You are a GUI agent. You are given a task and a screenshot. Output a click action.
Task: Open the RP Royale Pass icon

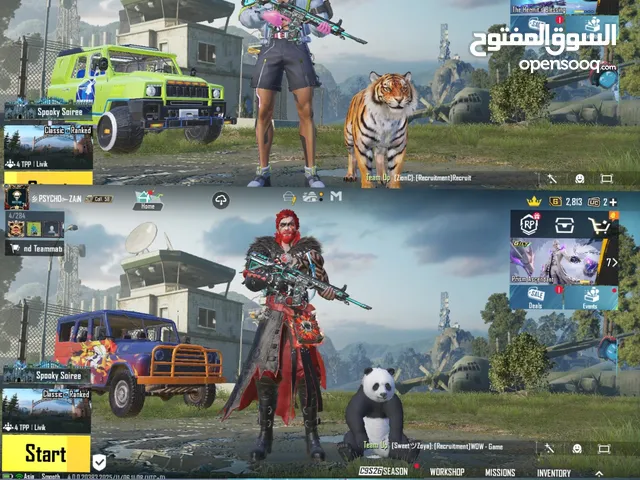click(529, 224)
